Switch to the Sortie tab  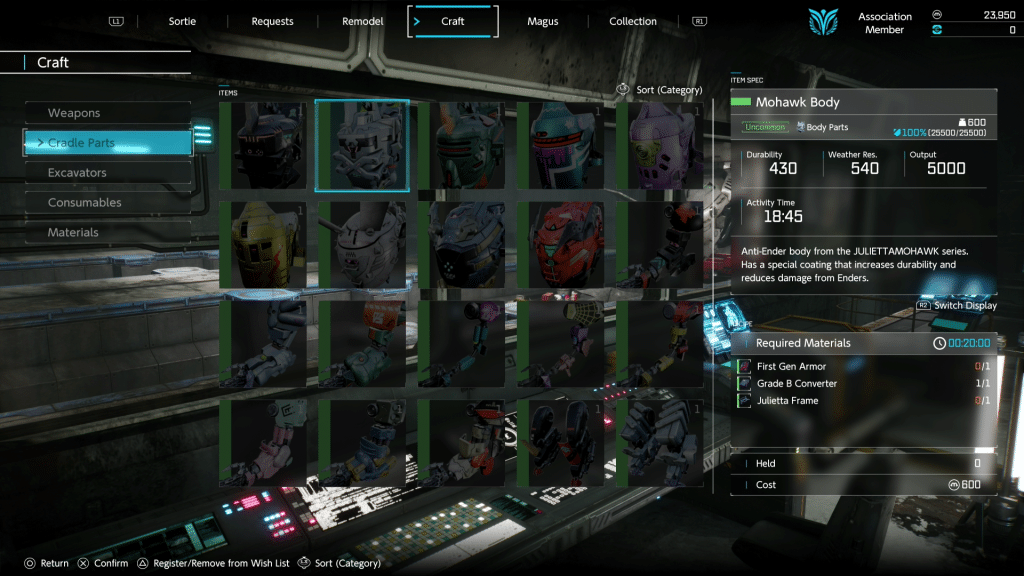(x=182, y=21)
